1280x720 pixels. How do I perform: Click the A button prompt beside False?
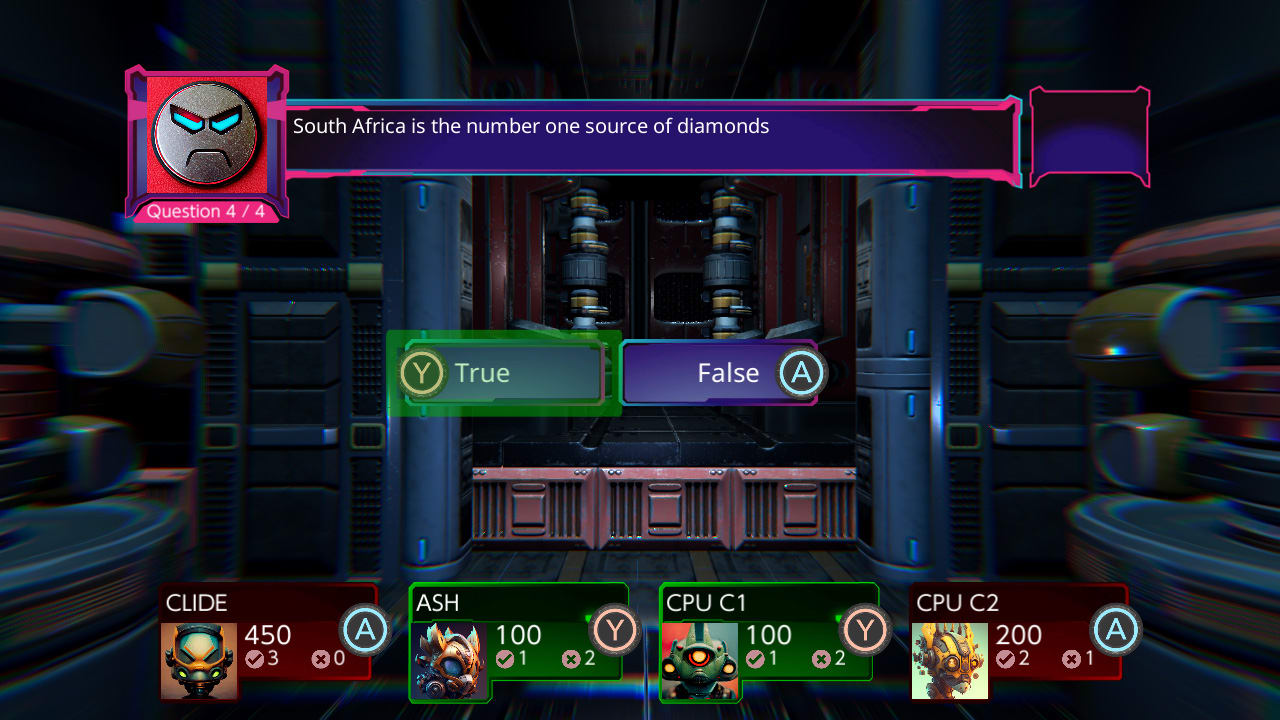coord(800,373)
